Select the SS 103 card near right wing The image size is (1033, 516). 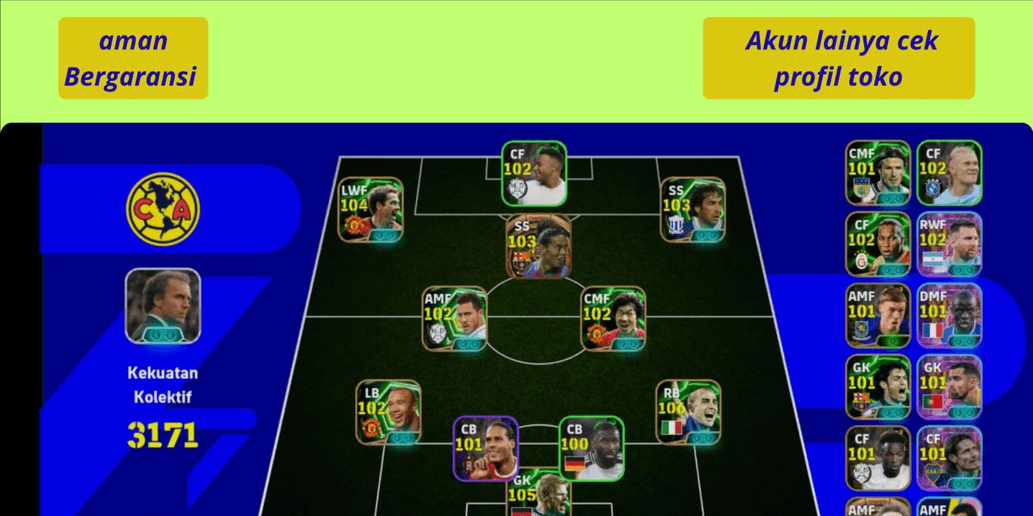point(692,210)
